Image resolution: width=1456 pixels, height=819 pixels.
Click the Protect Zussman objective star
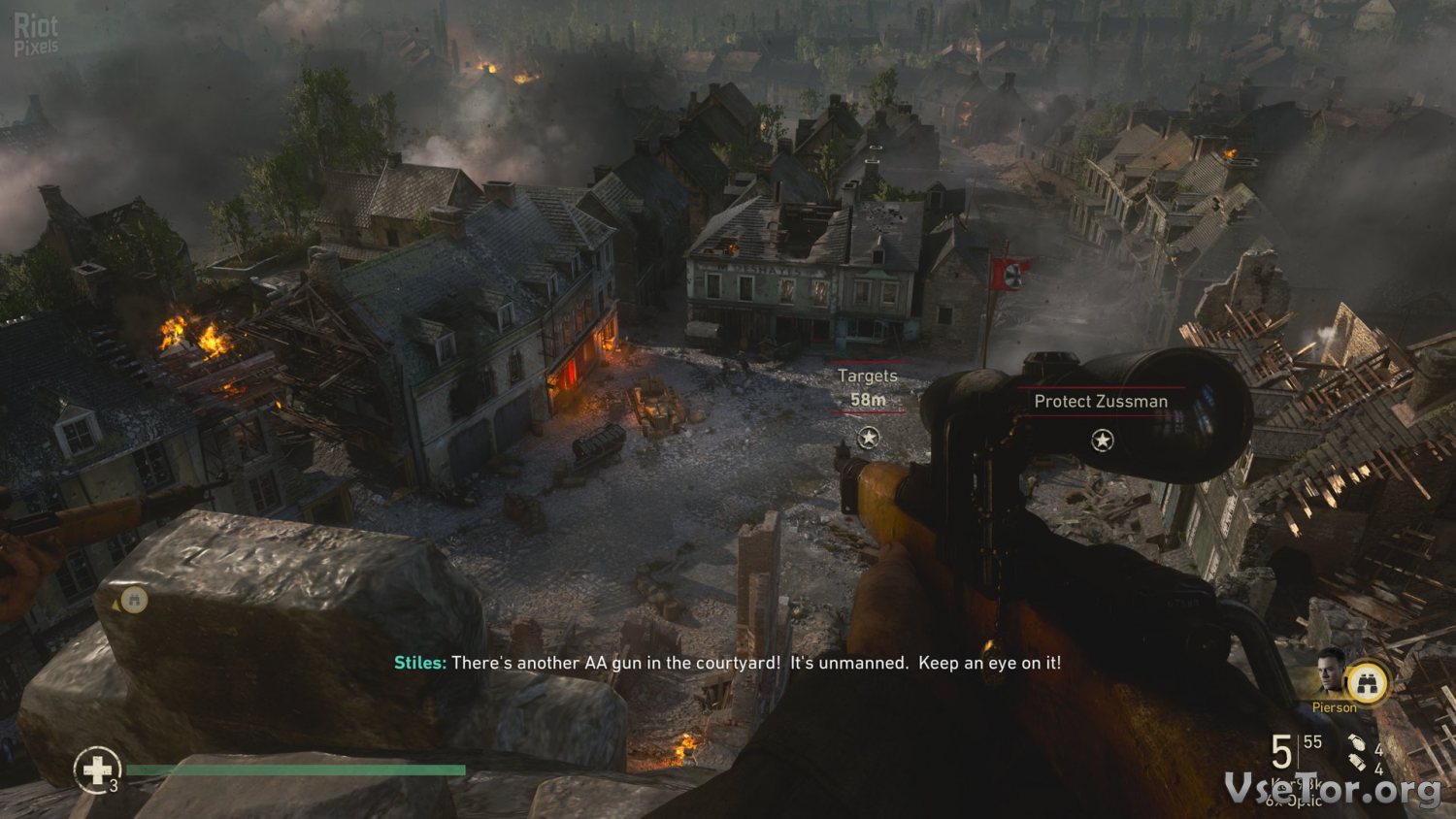pos(1102,441)
